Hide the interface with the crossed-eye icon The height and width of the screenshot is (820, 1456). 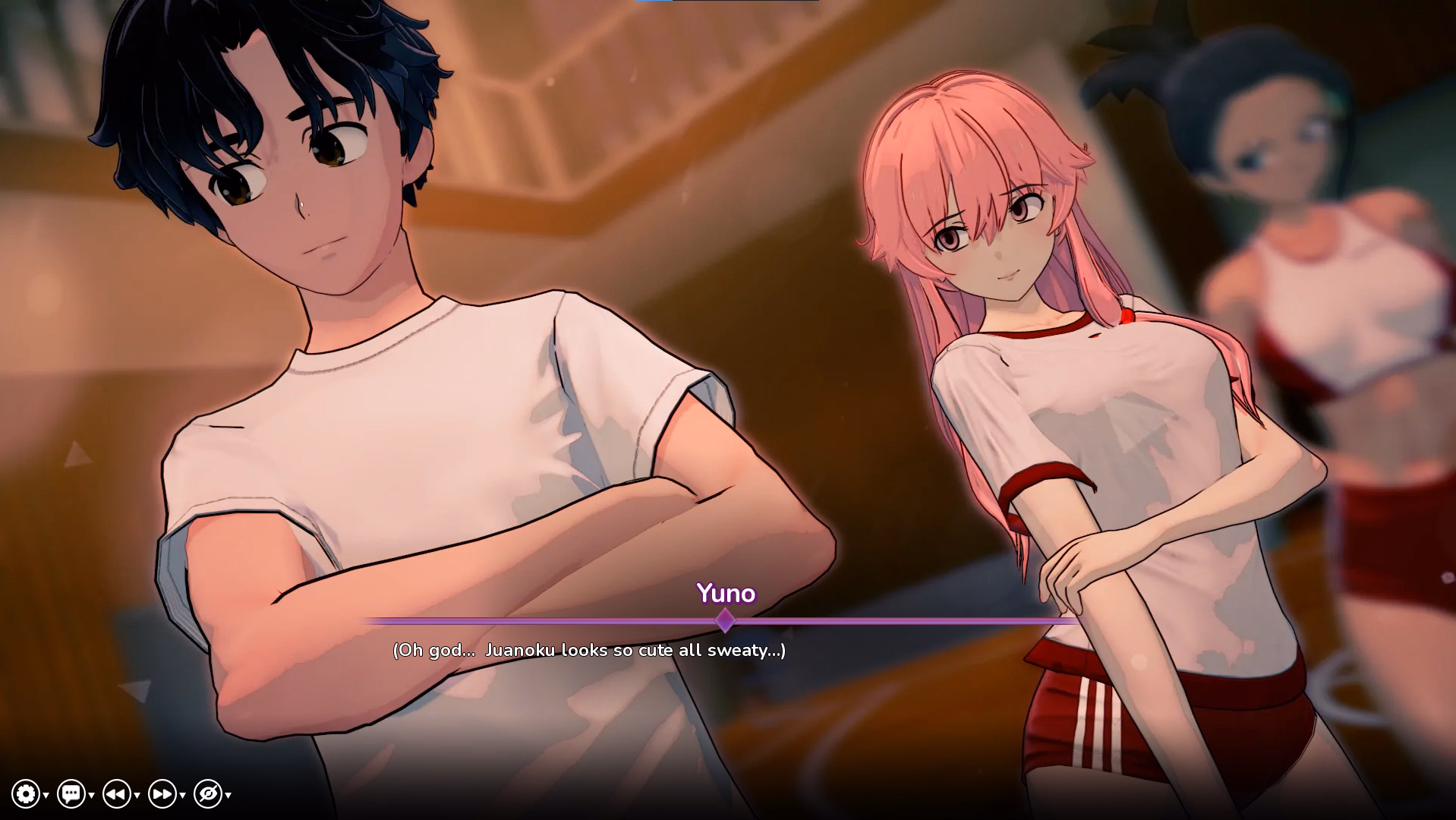[x=208, y=794]
